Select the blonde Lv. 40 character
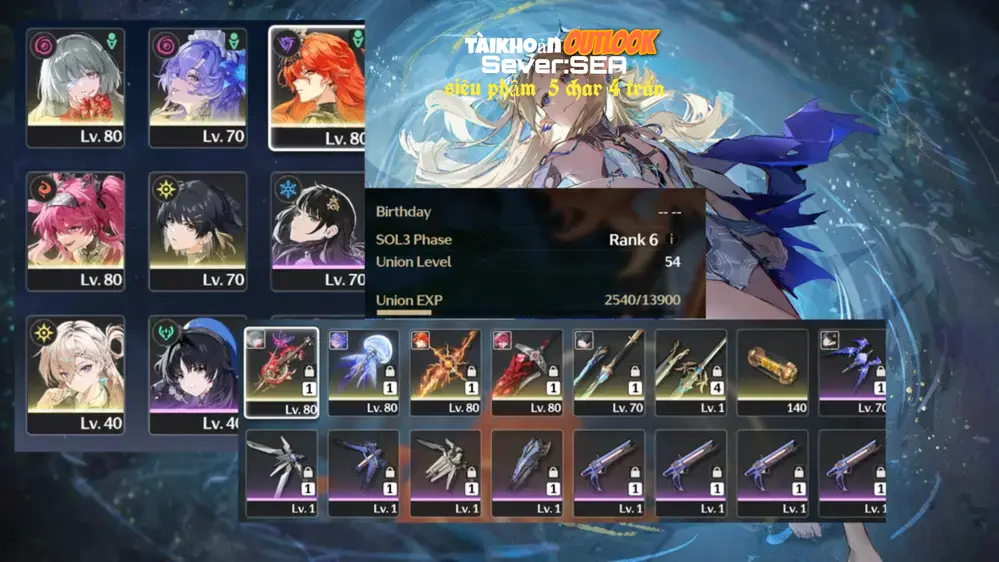 (x=76, y=374)
